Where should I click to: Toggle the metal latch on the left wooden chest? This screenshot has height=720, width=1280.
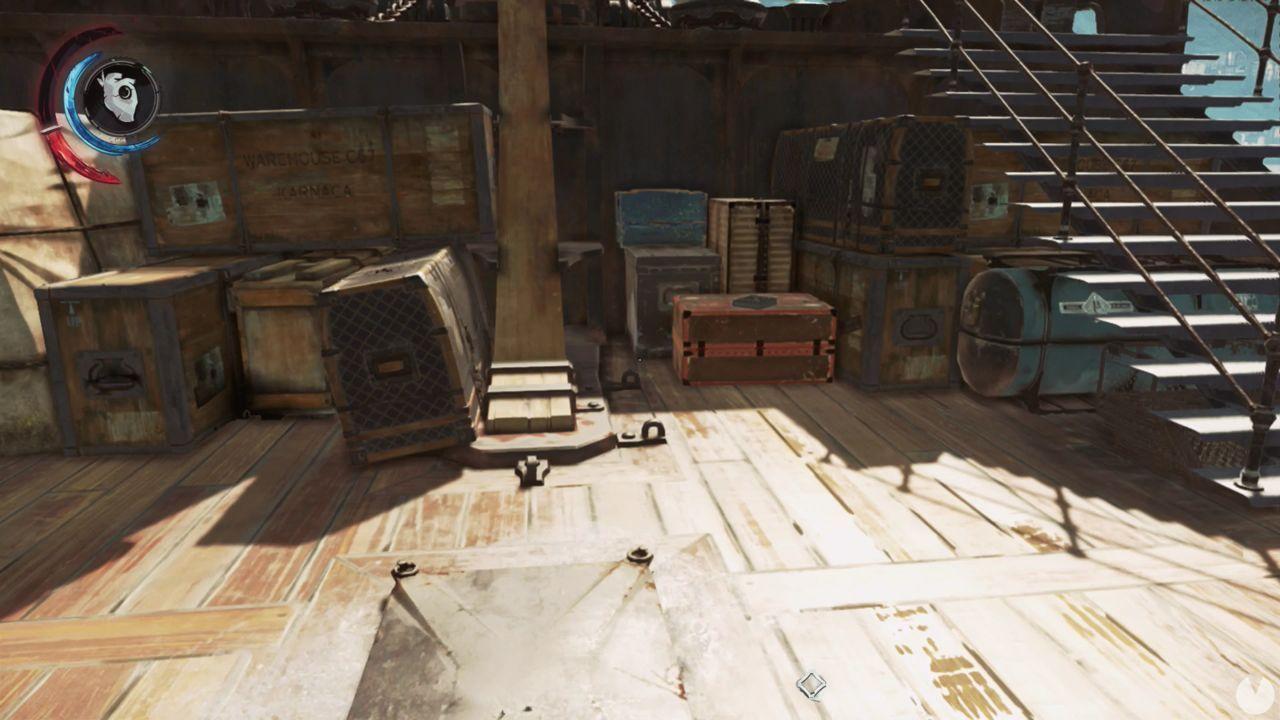110,375
